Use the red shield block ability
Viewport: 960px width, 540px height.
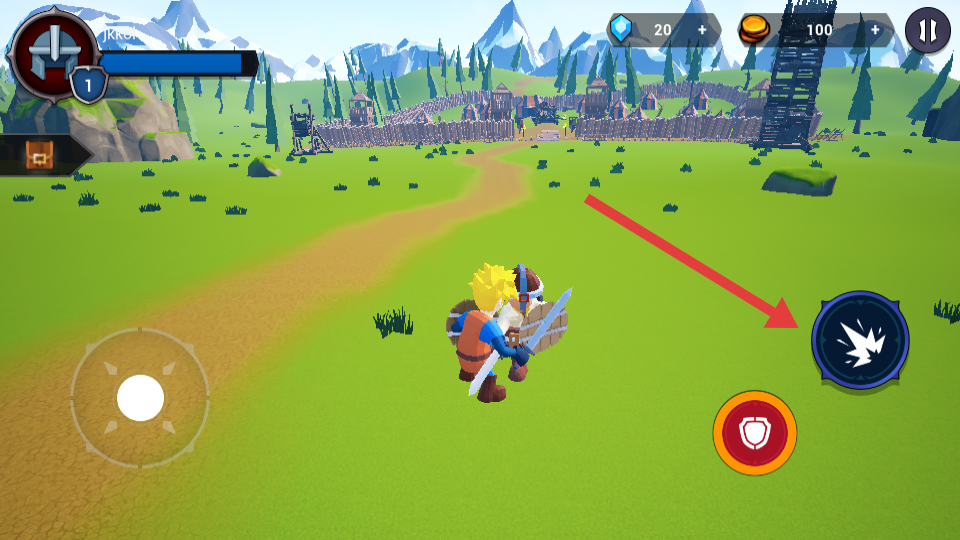(x=755, y=433)
